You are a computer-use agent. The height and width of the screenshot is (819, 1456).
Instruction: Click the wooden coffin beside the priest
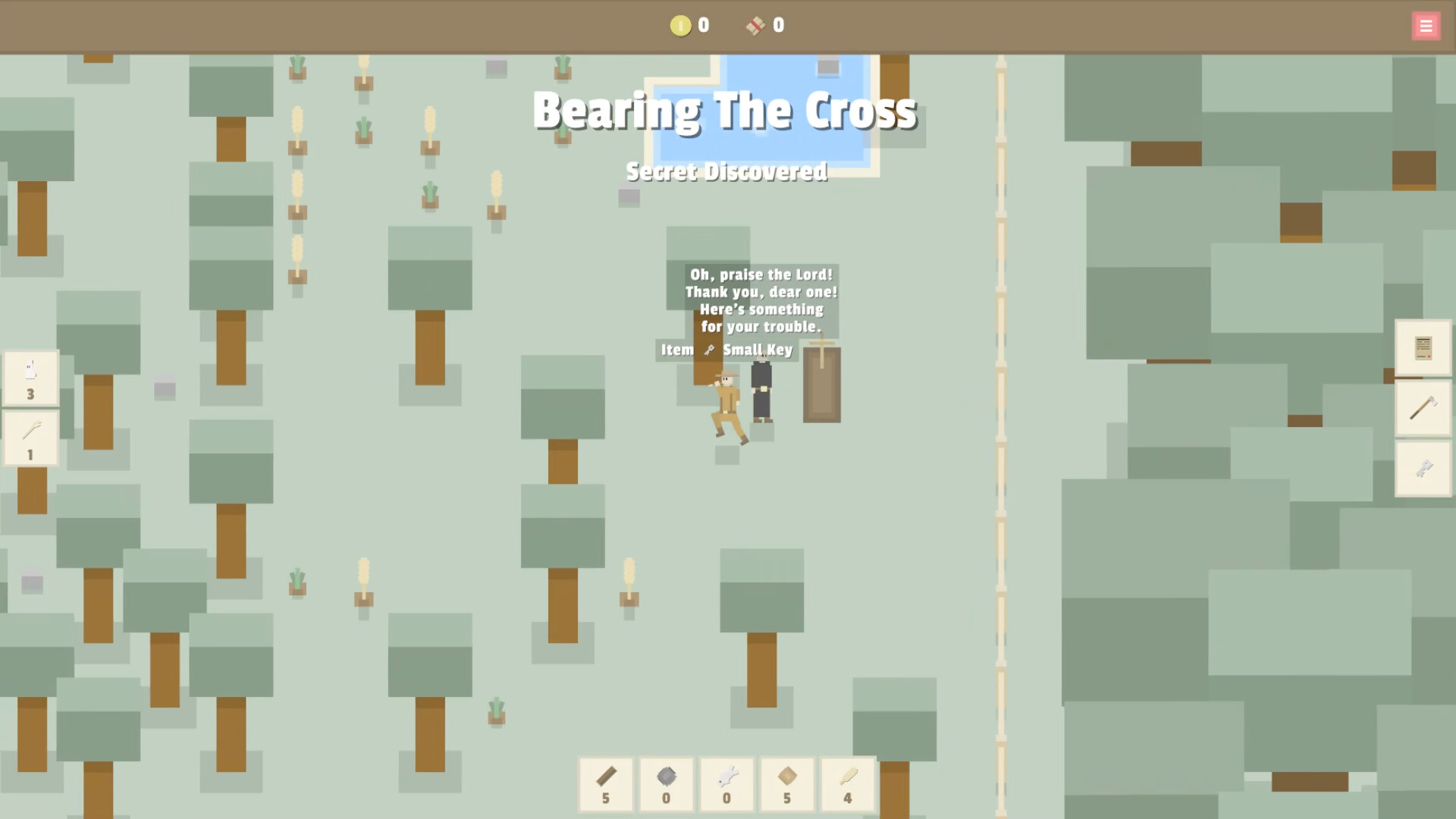821,385
